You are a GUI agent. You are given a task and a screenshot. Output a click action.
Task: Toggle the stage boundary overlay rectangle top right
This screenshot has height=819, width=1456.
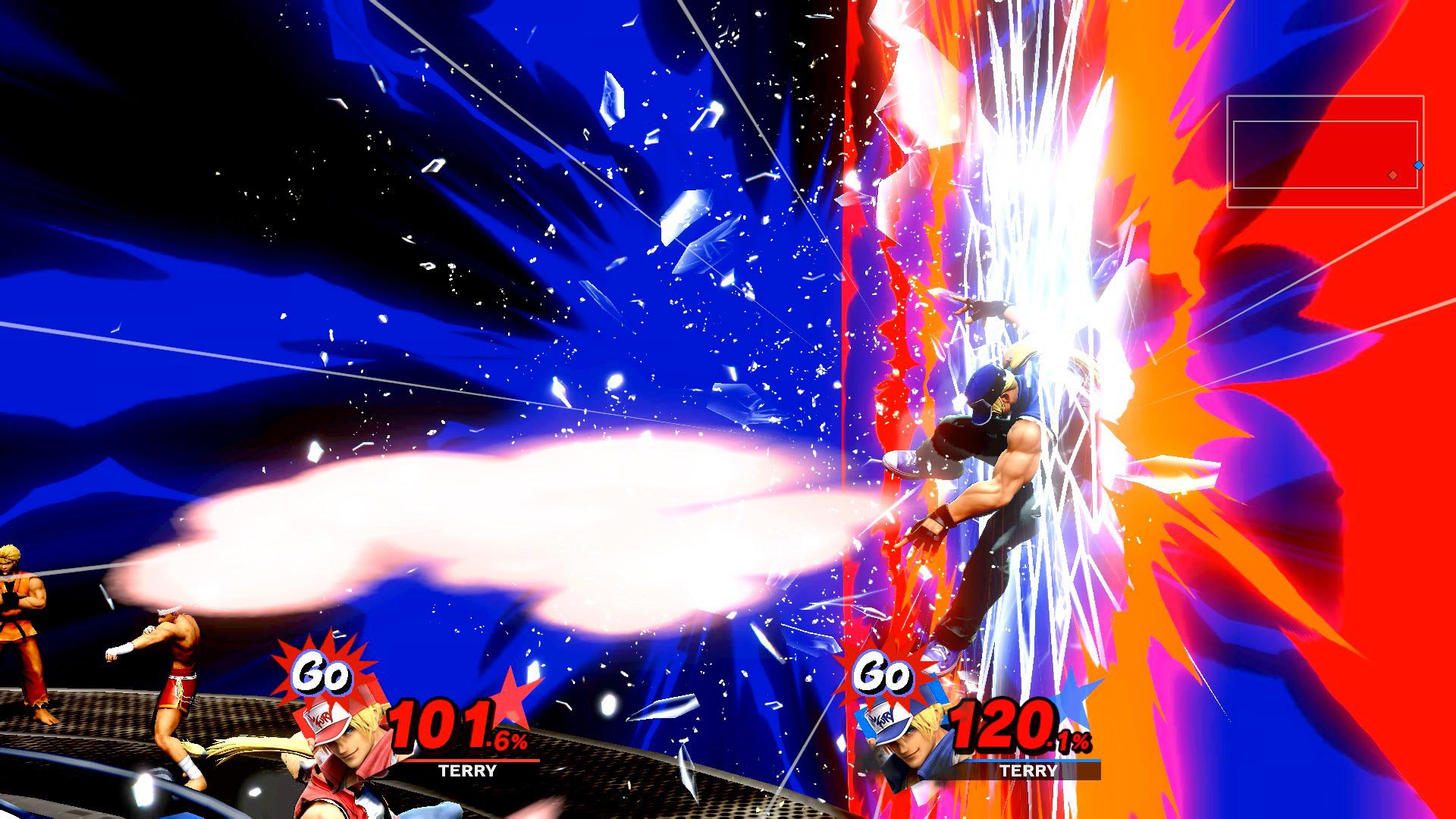[1327, 152]
